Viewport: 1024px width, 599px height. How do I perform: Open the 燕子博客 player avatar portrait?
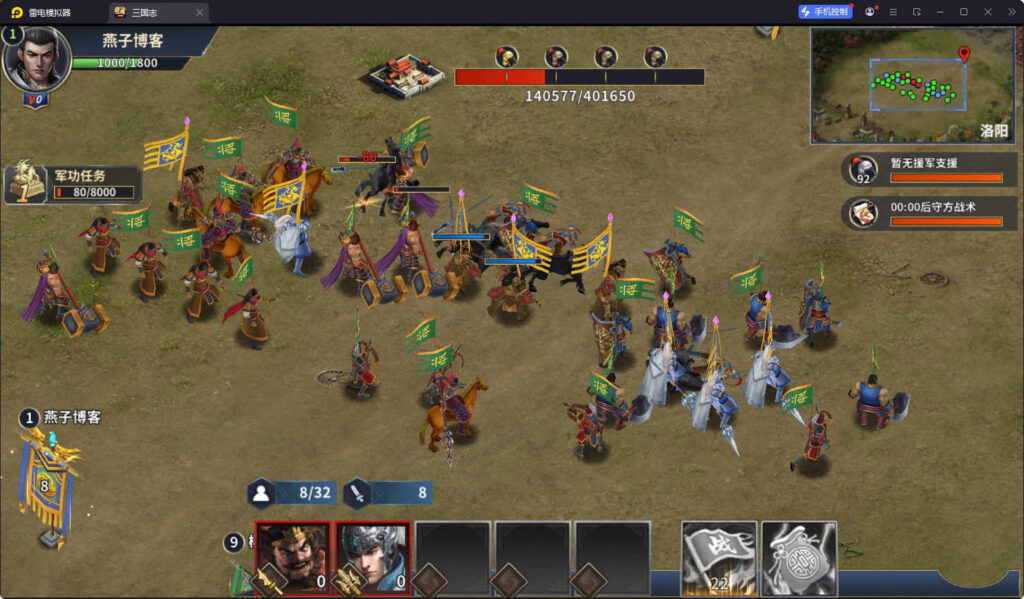click(x=36, y=60)
